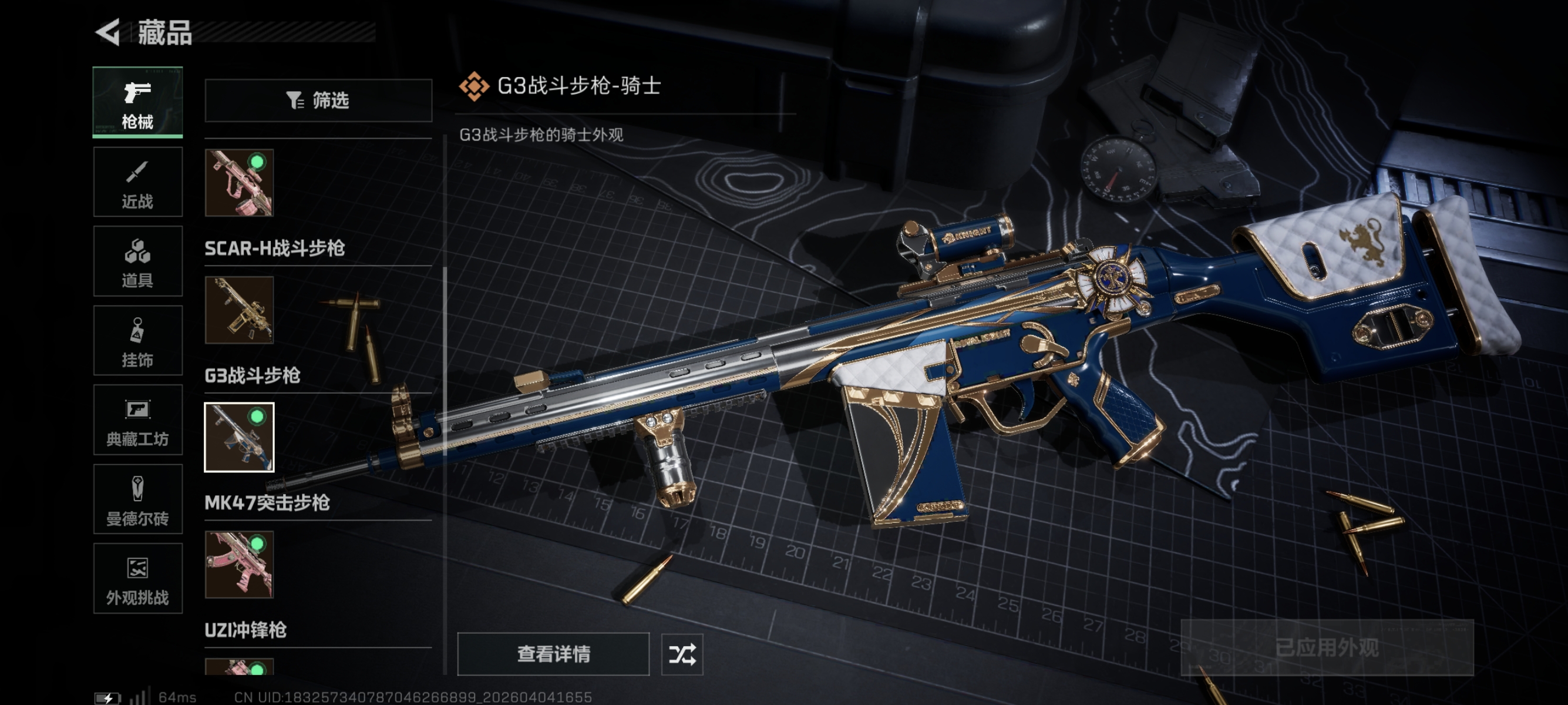Screen dimensions: 1568x705
Task: Go back using the arrow beside 藏品
Action: tap(109, 32)
